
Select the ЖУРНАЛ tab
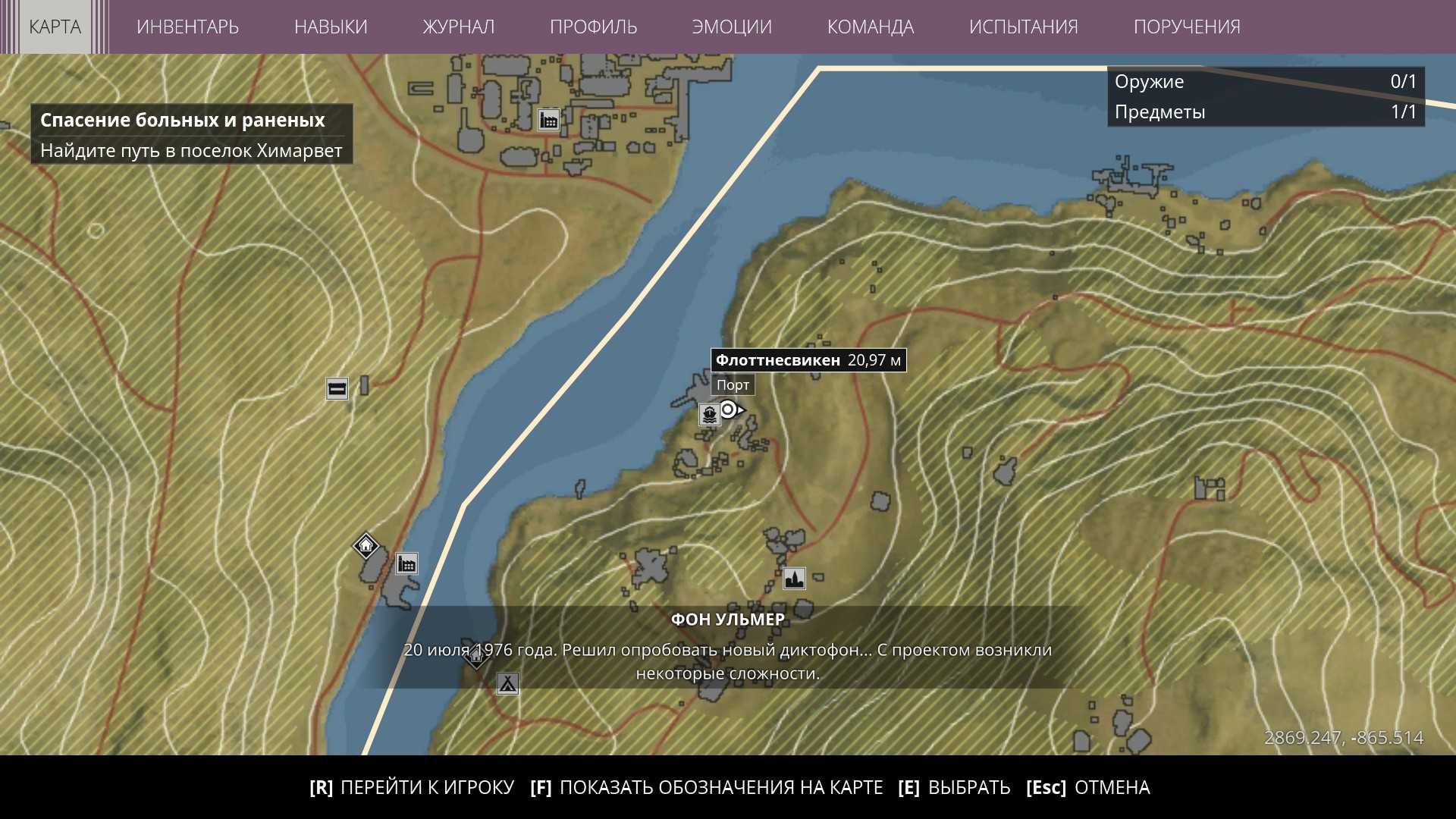[458, 27]
